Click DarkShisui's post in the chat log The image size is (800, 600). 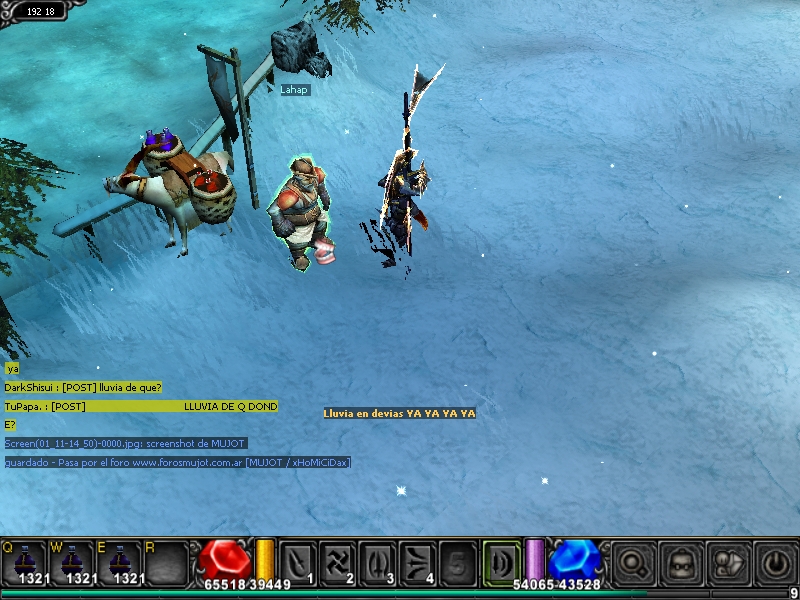point(83,387)
